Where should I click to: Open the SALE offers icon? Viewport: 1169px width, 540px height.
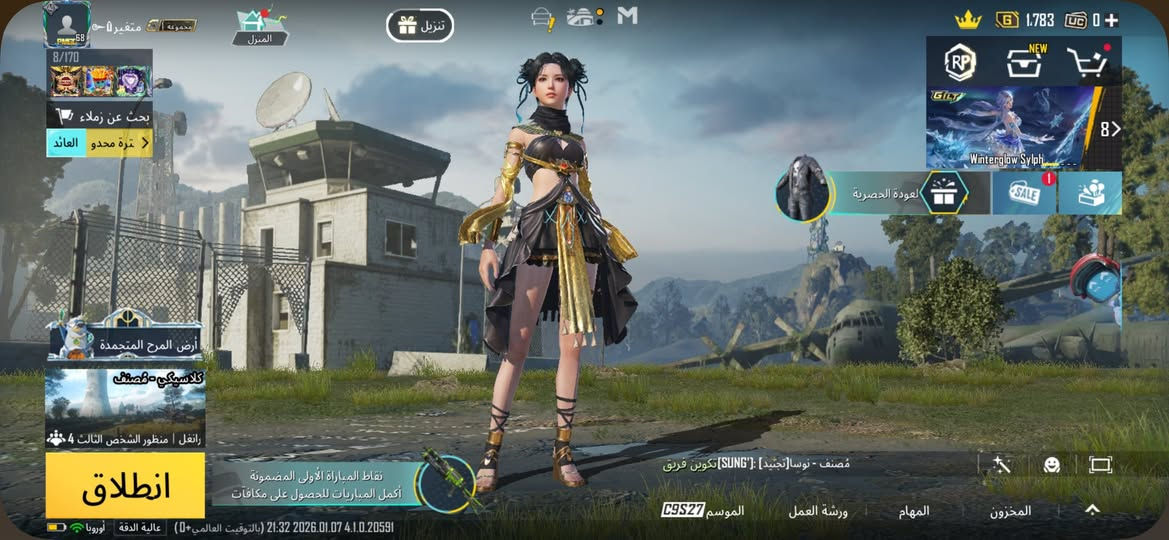coord(1023,193)
